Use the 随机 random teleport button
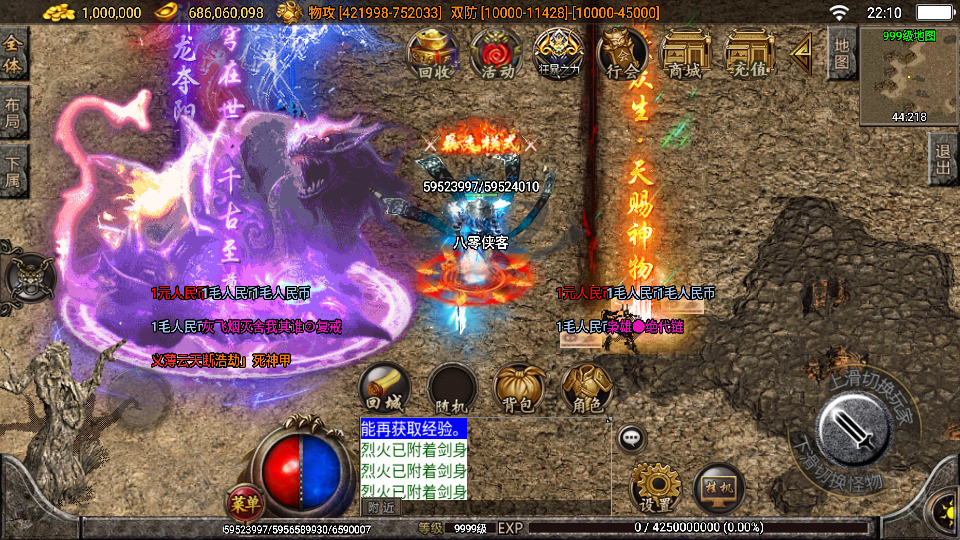This screenshot has width=960, height=540. (x=451, y=388)
